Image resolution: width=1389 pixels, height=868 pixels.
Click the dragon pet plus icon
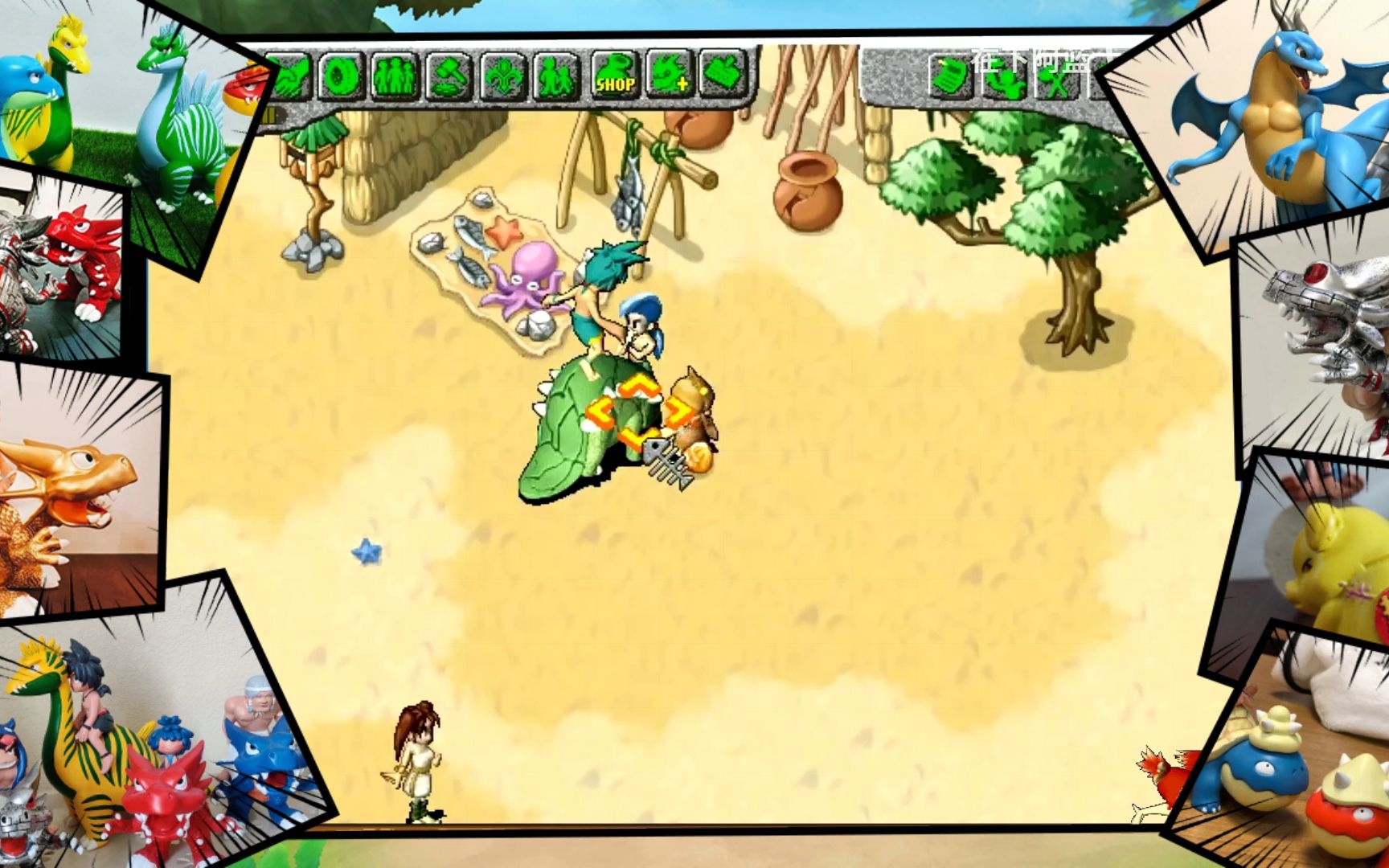pos(670,75)
